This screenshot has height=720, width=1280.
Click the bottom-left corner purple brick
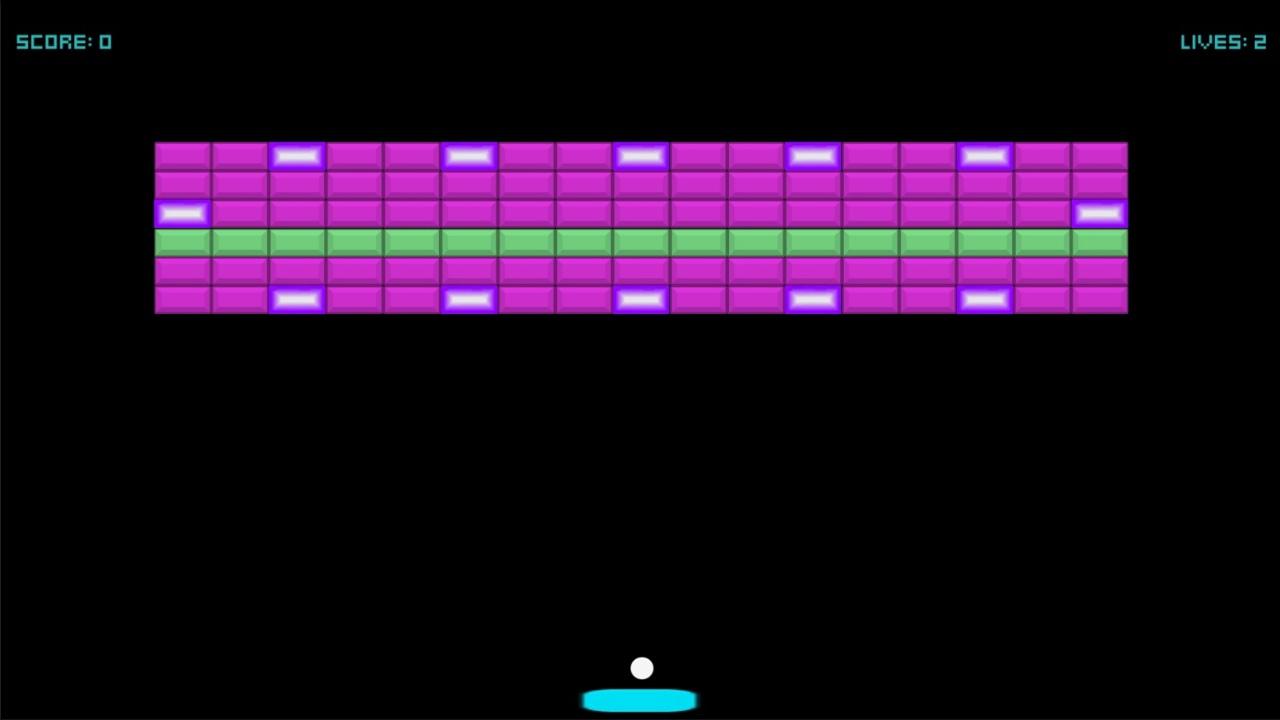[182, 299]
